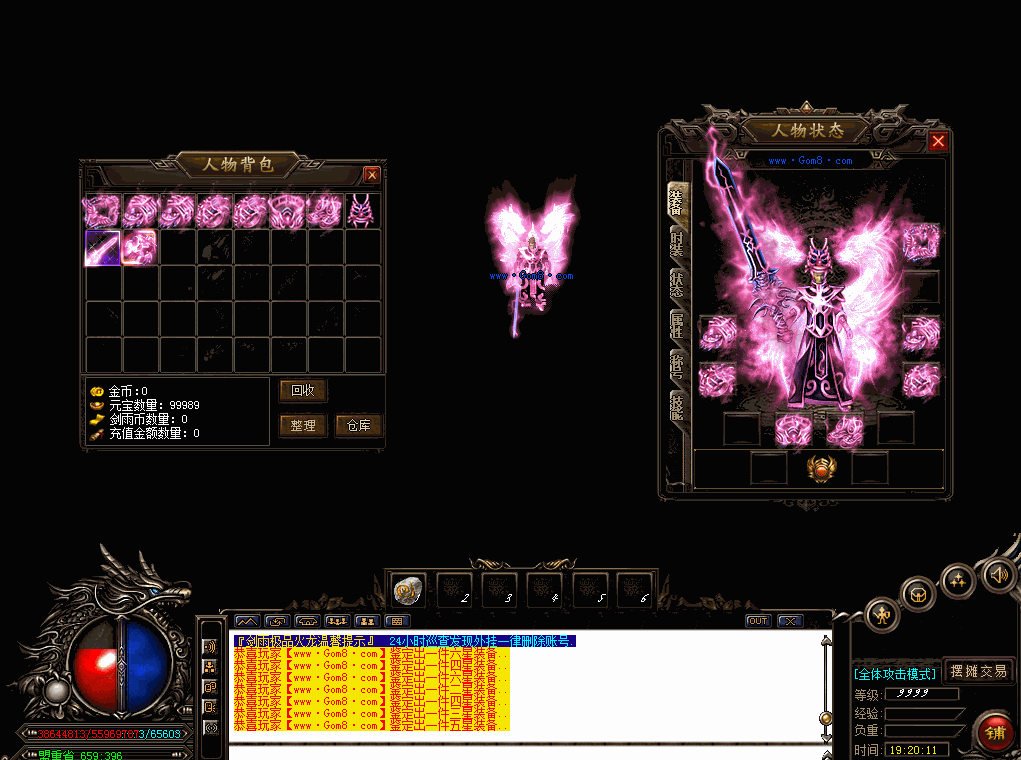Switch to the 时装 fashion tab
Viewport: 1021px width, 760px height.
point(678,241)
